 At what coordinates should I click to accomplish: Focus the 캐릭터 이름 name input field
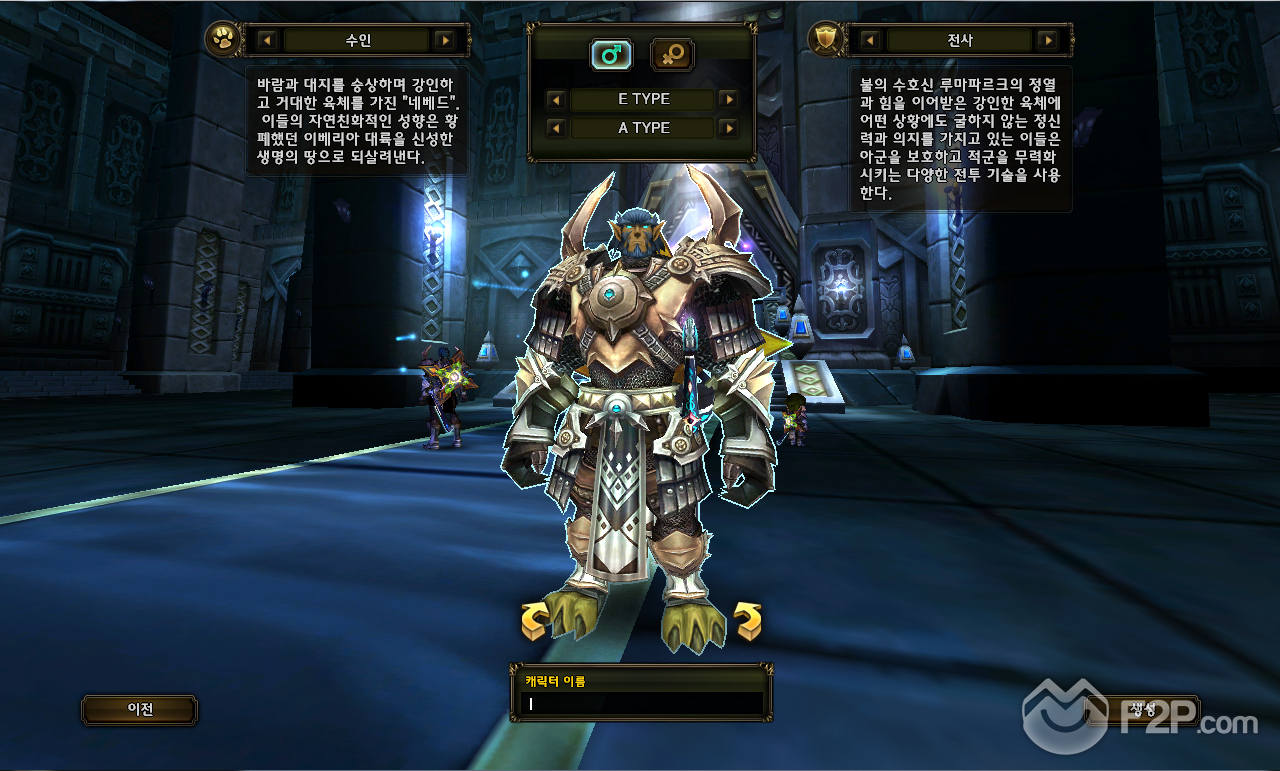(640, 704)
